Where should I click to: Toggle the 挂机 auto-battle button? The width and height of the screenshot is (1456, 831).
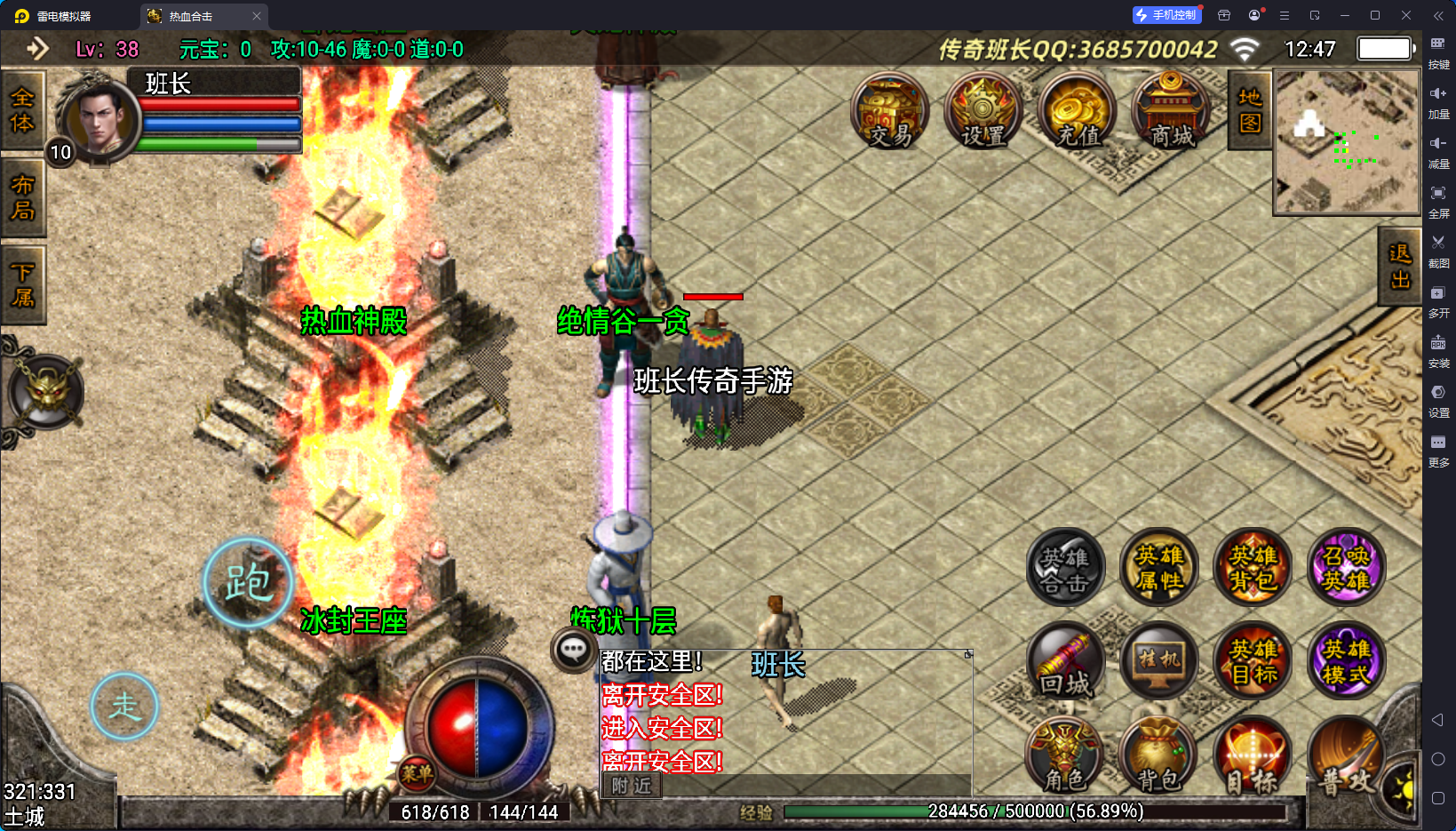point(1159,663)
